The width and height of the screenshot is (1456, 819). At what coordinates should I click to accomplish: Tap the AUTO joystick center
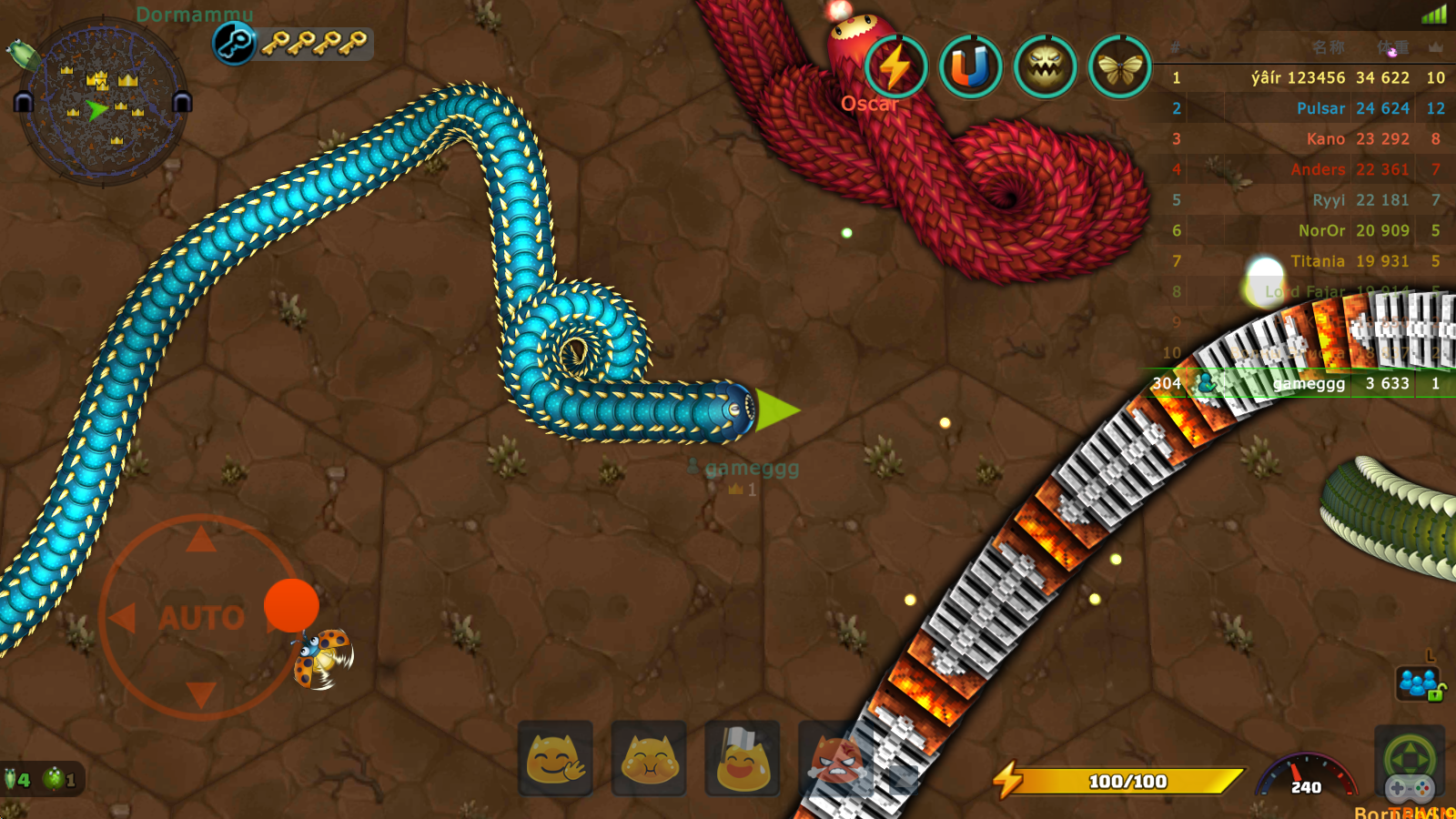201,618
